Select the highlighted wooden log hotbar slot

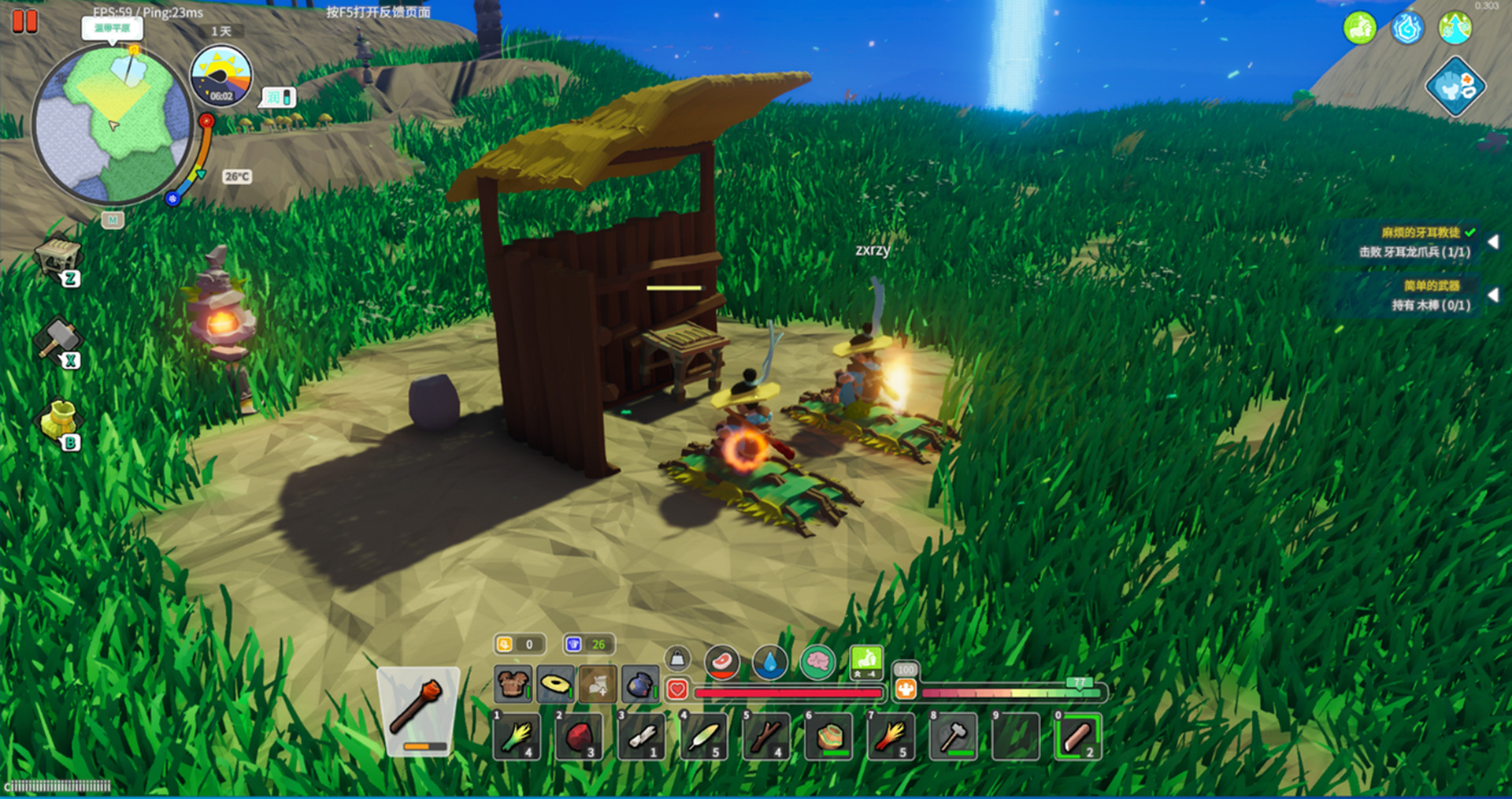[1078, 737]
